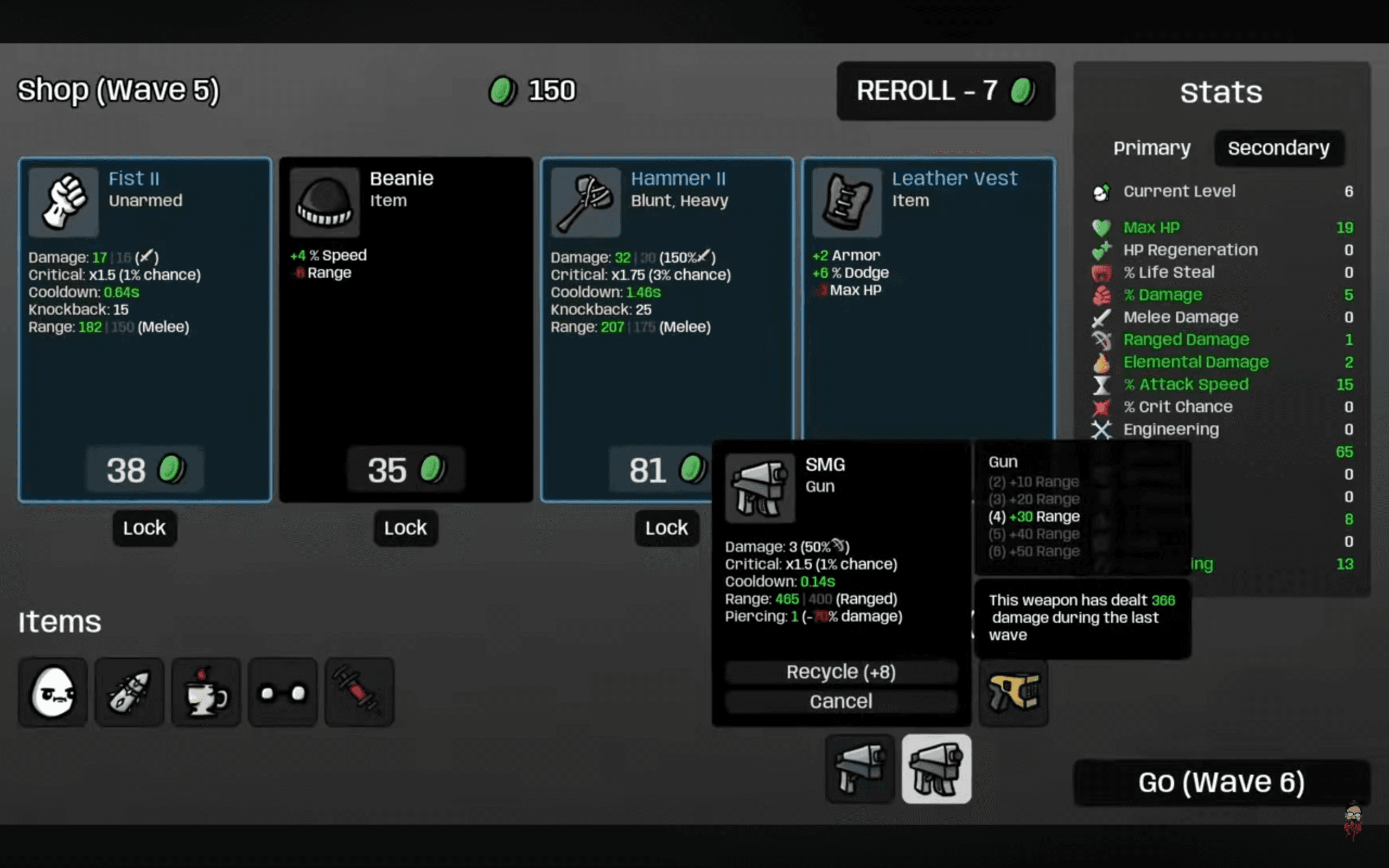Switch to the Primary stats tab
The width and height of the screenshot is (1389, 868).
1151,148
